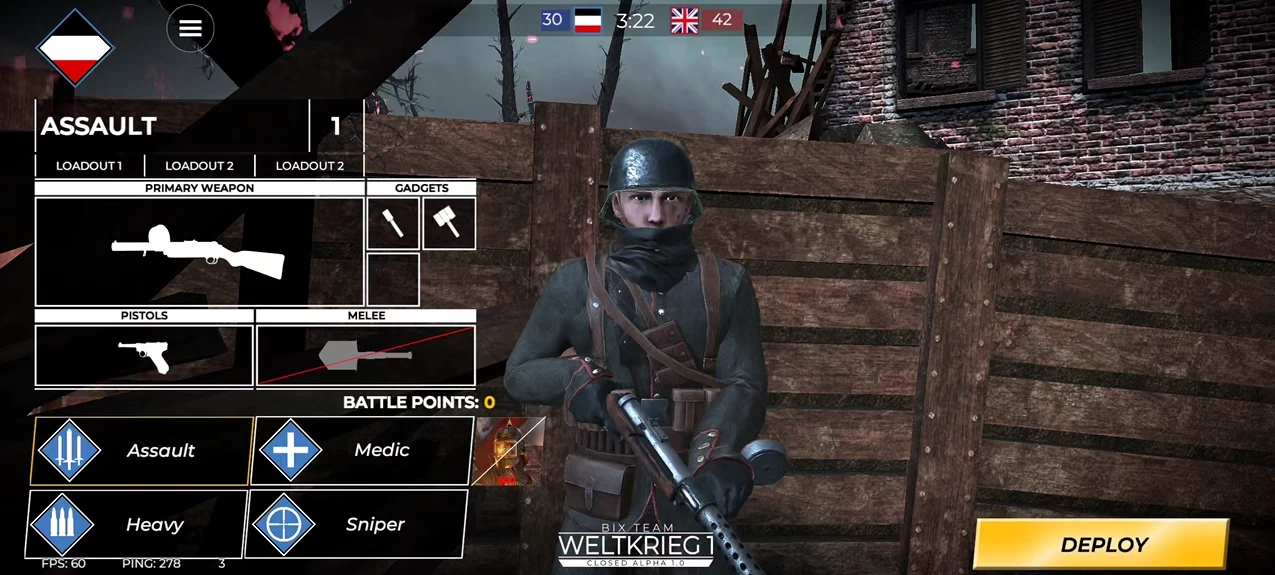The image size is (1275, 575).
Task: Open the hamburger menu
Action: tap(190, 29)
